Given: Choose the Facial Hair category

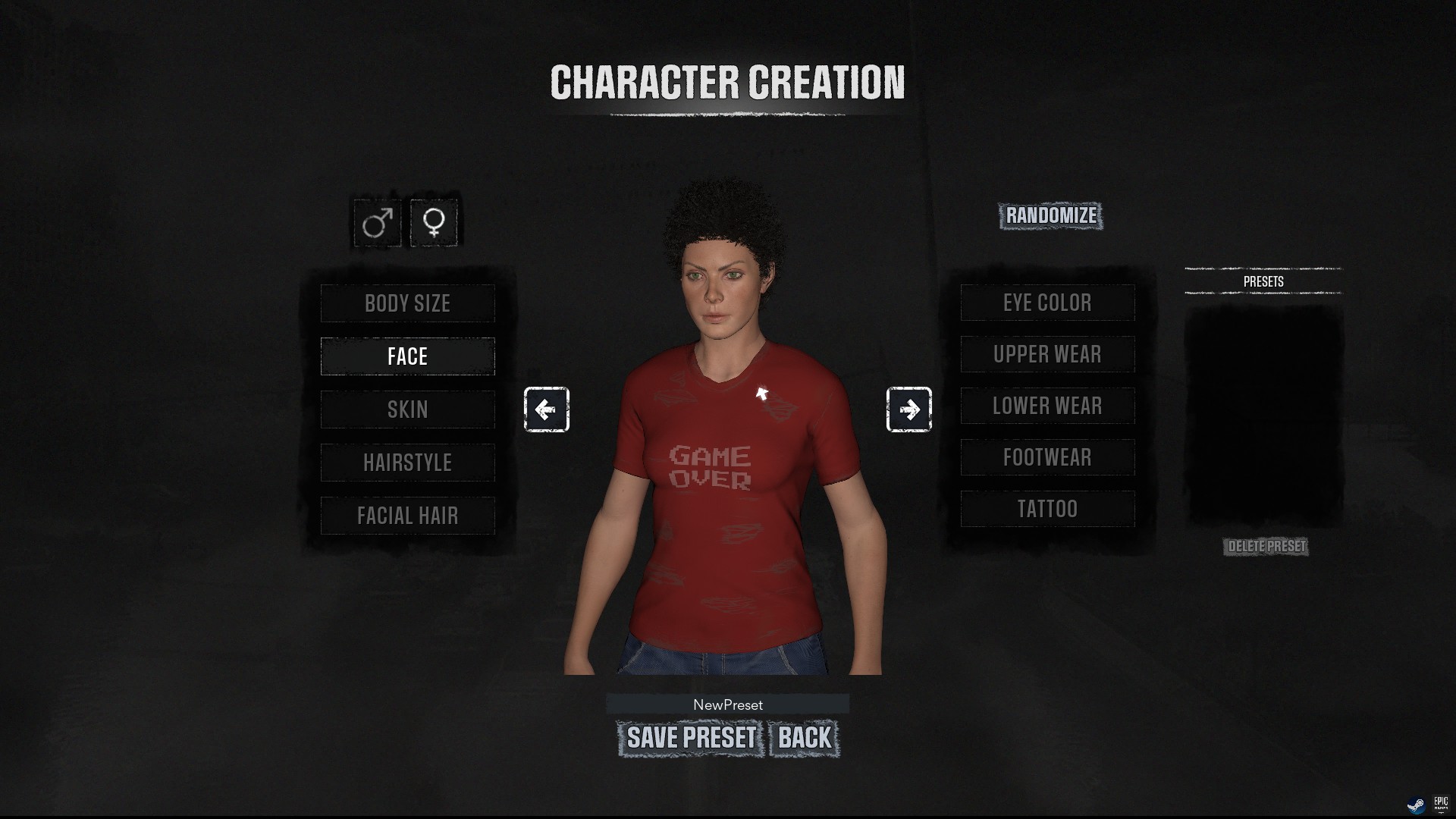Looking at the screenshot, I should 407,516.
